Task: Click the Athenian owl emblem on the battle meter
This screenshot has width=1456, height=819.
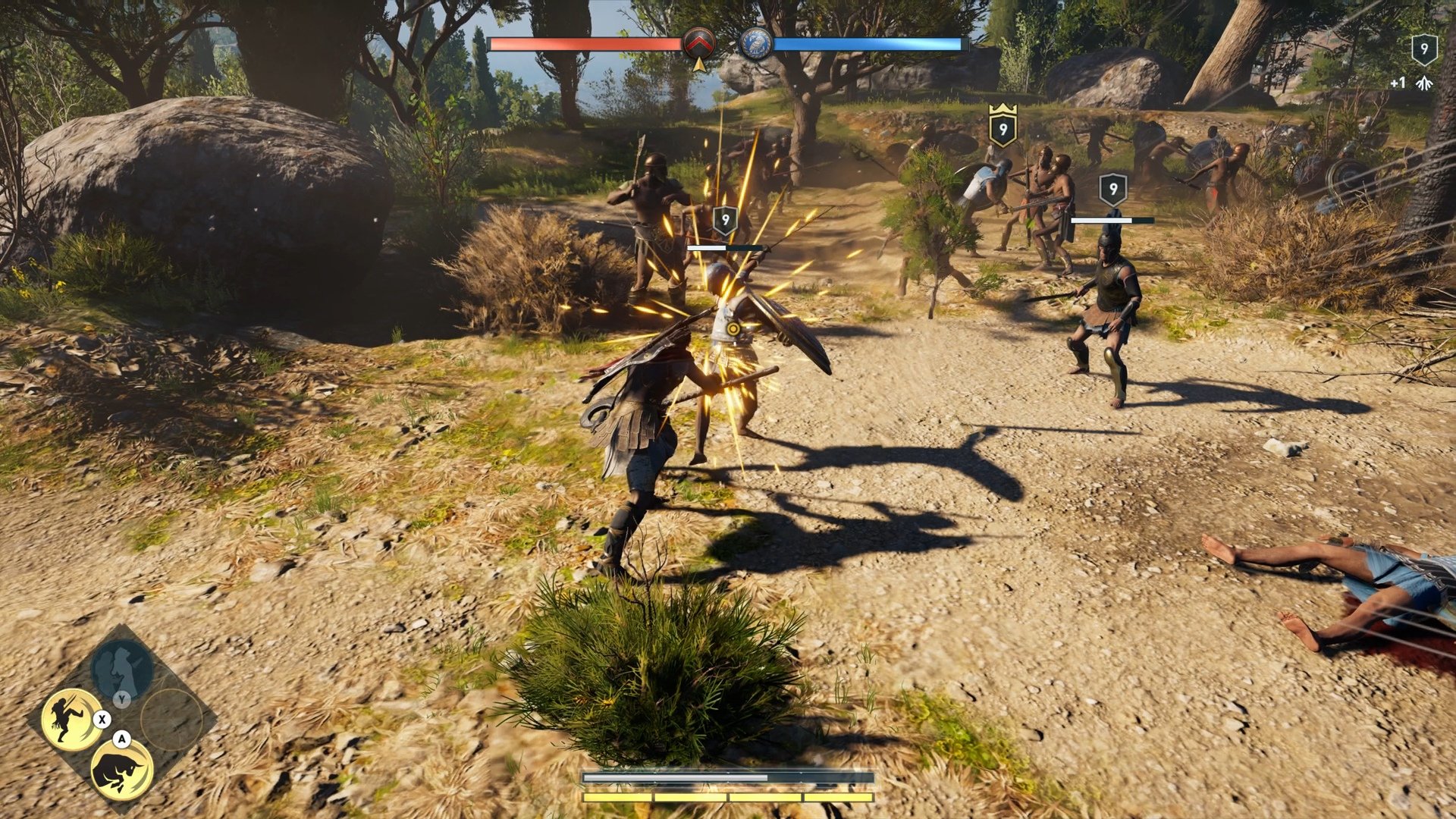Action: (755, 44)
